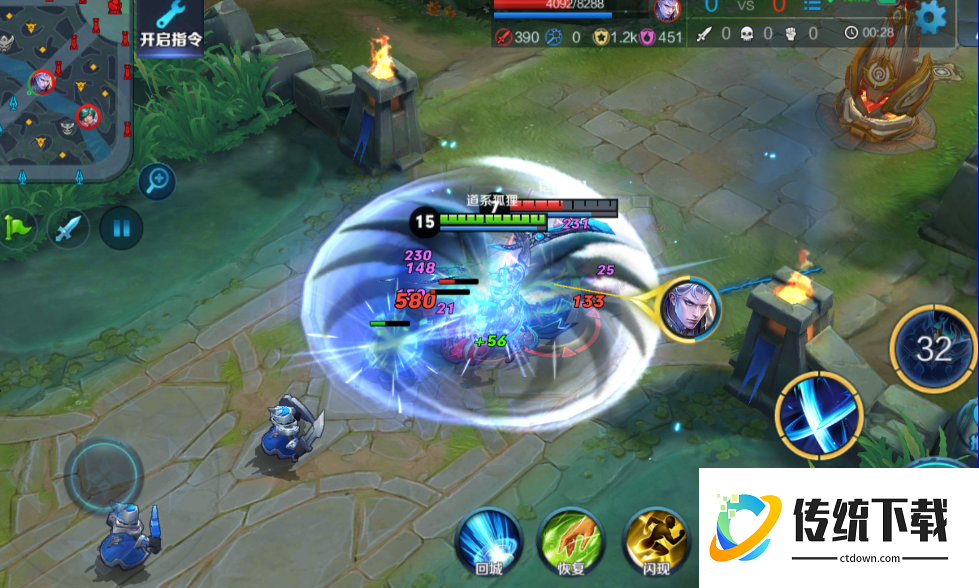Click the minimap

(x=65, y=88)
